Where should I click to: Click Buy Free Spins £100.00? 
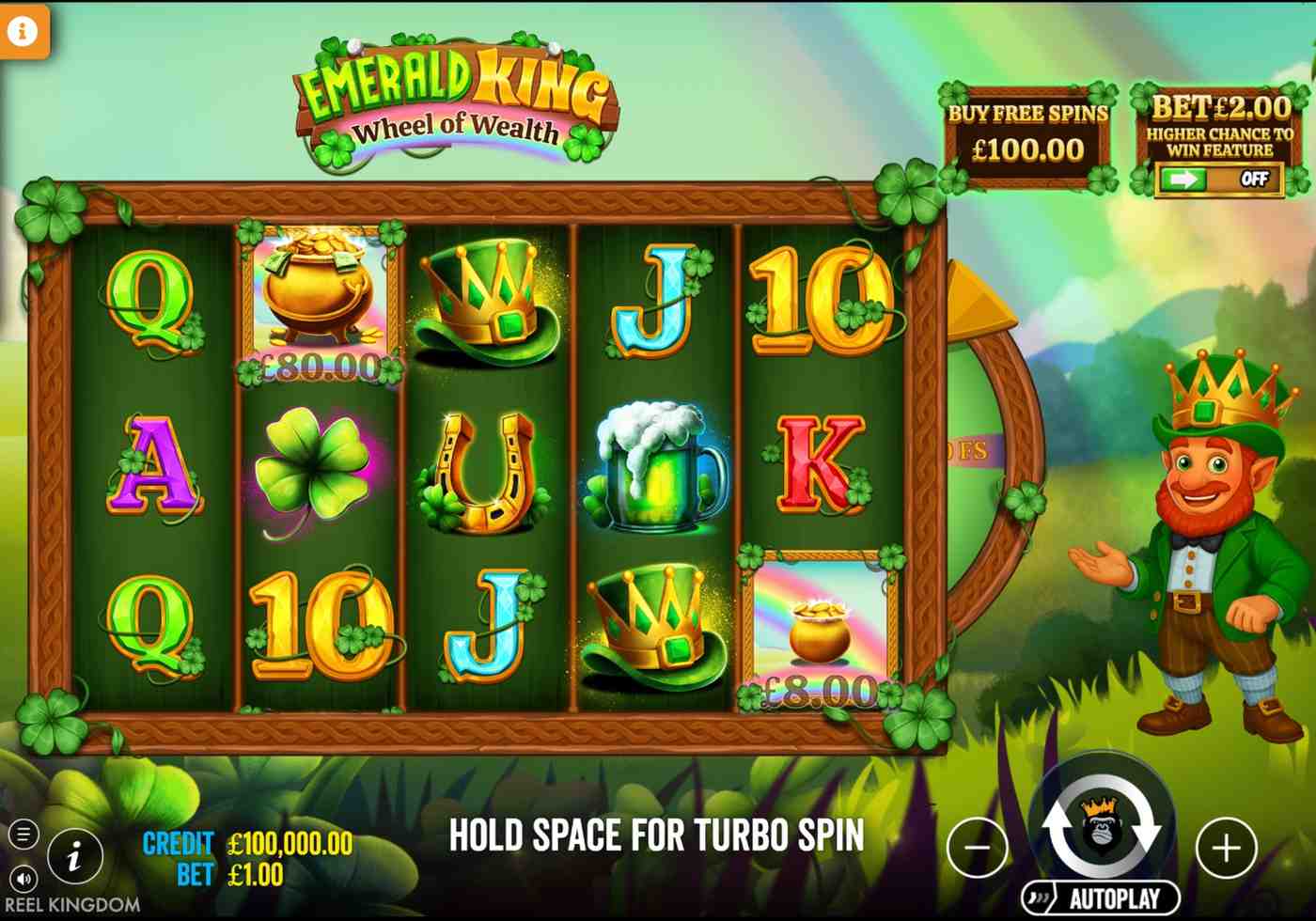pos(1028,132)
